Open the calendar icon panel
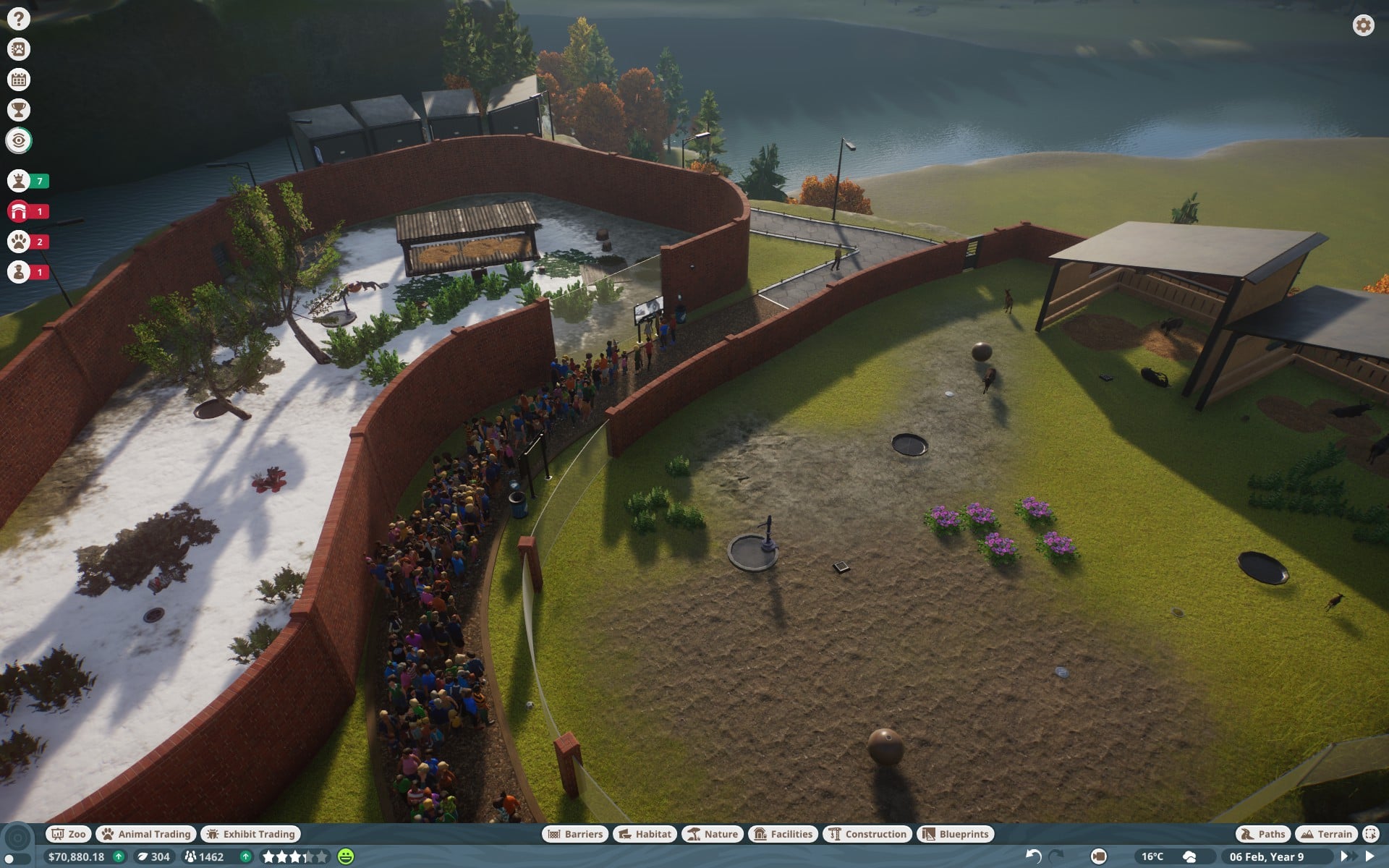The image size is (1389, 868). [x=19, y=80]
